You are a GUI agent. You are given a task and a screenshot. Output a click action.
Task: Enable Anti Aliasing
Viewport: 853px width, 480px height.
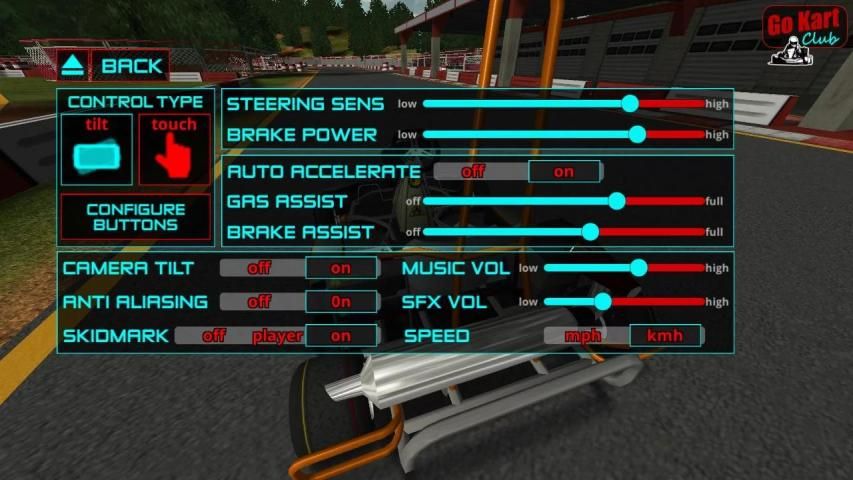[x=341, y=301]
